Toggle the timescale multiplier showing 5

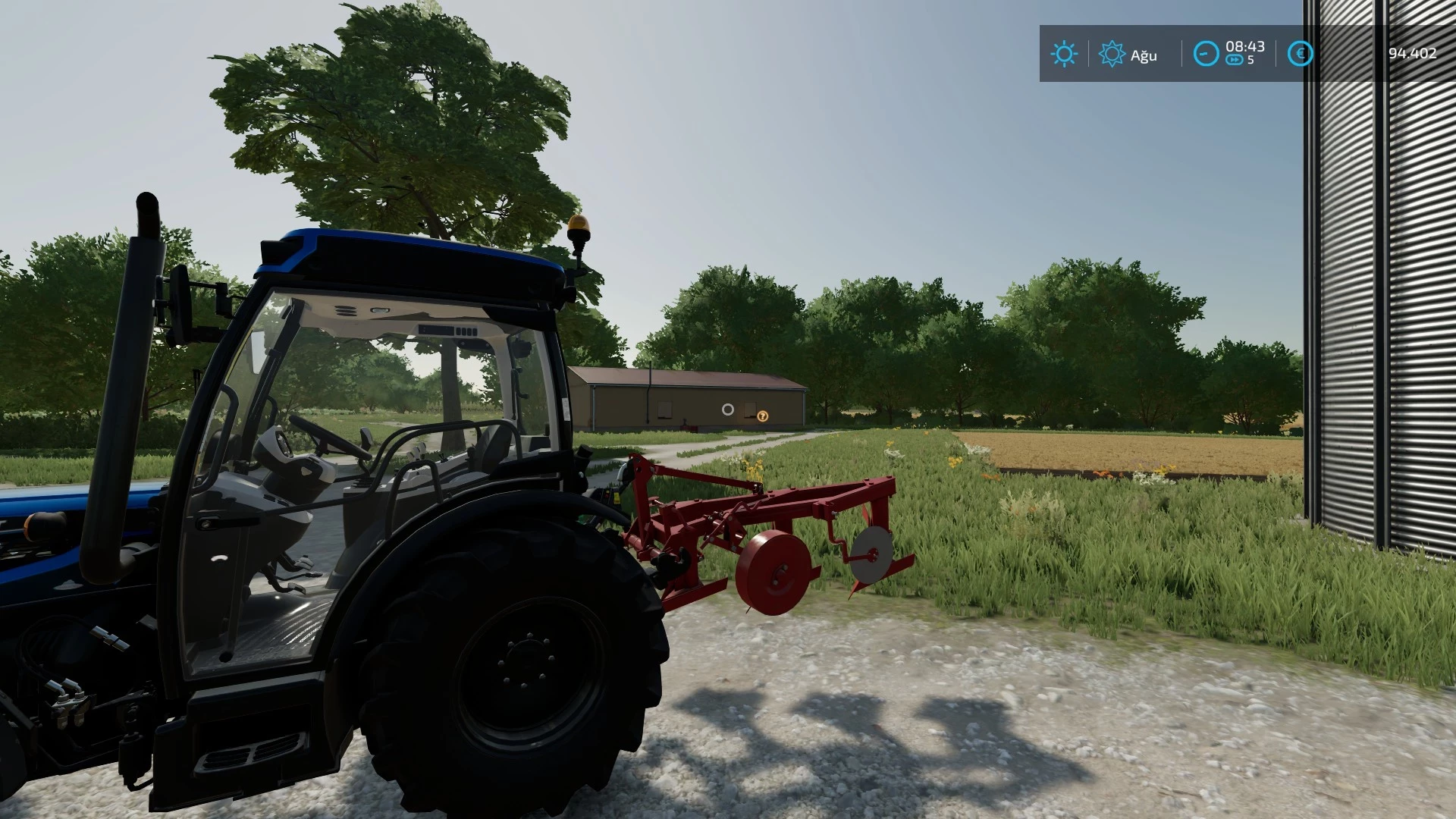tap(1251, 58)
